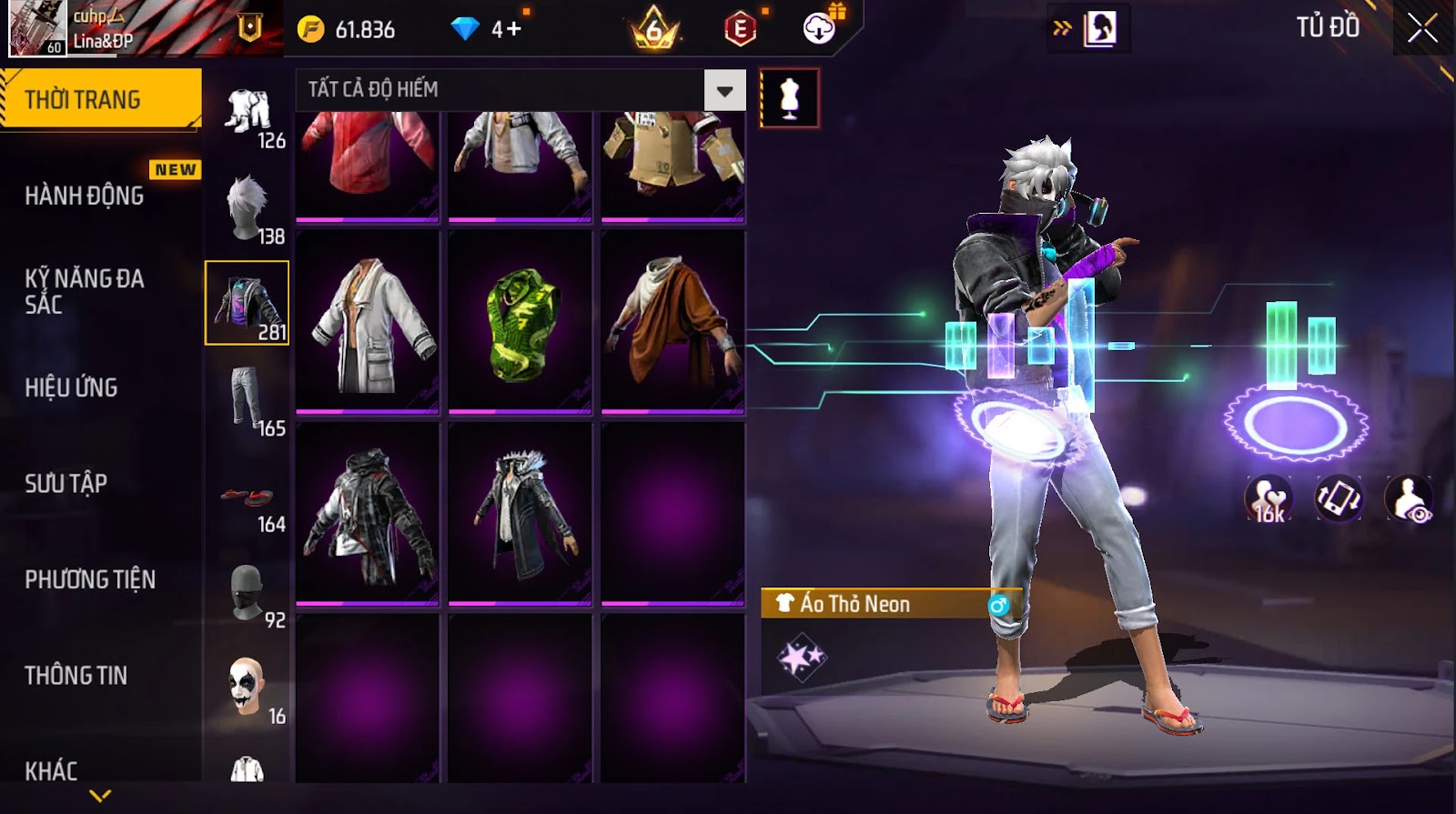Screen dimensions: 1456x814
Task: Select the face mask category with 92 items
Action: click(248, 593)
